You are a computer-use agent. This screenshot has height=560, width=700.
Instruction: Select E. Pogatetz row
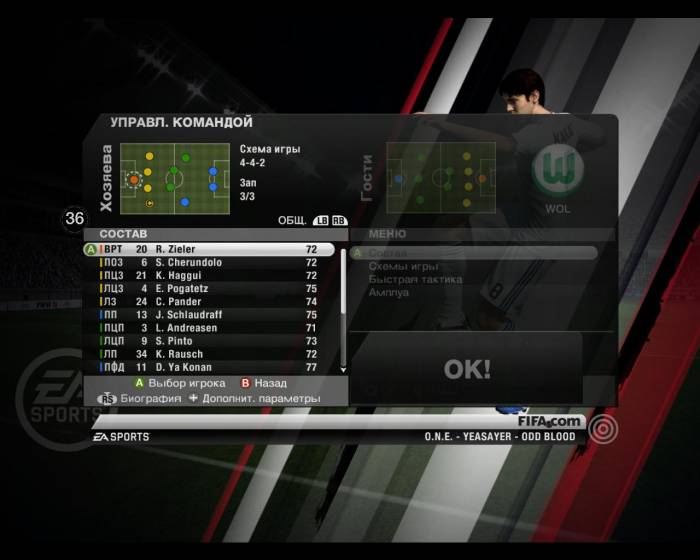(x=210, y=288)
